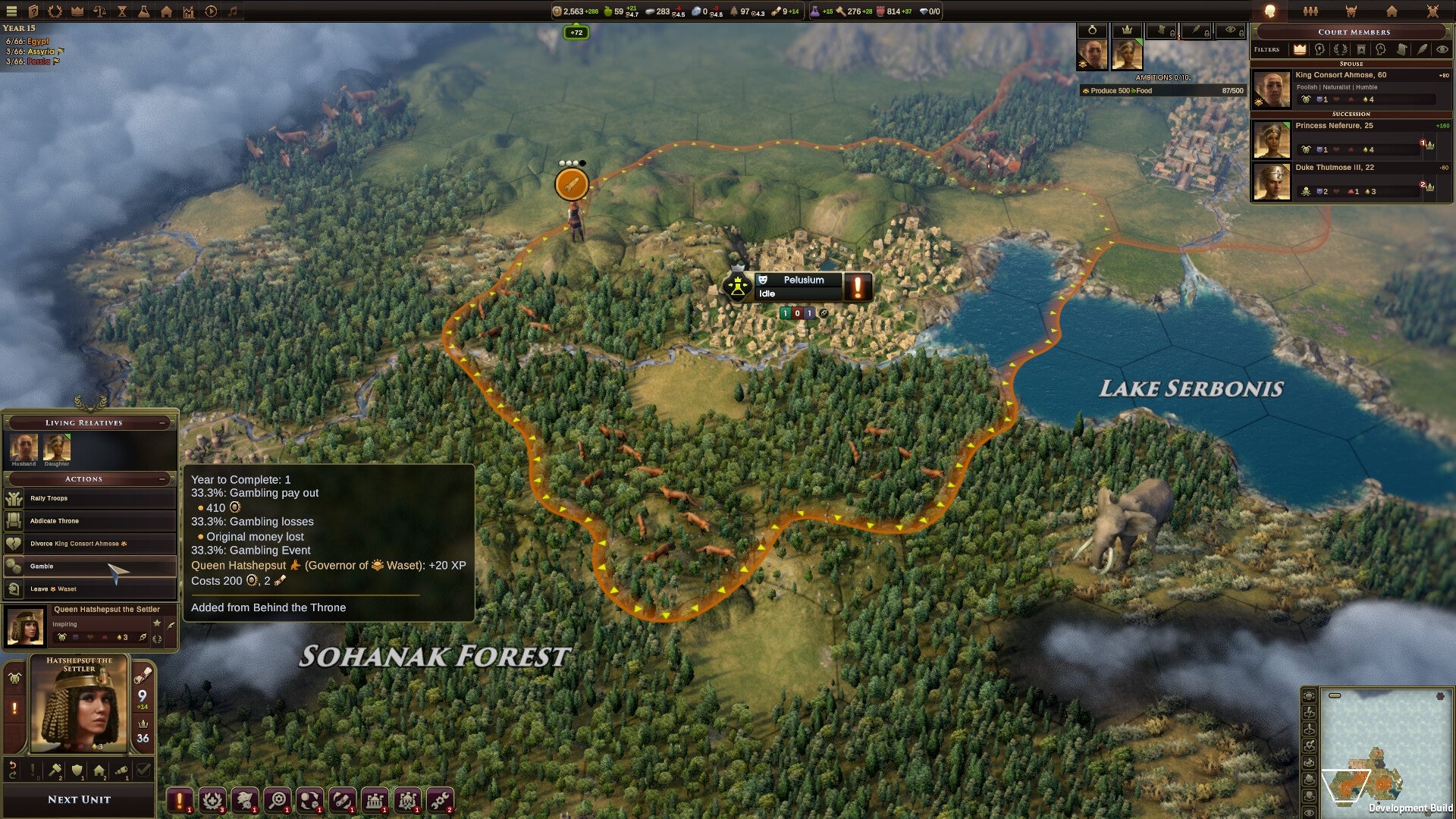Toggle the crown filter in Court Members
1456x819 pixels.
coord(1300,50)
